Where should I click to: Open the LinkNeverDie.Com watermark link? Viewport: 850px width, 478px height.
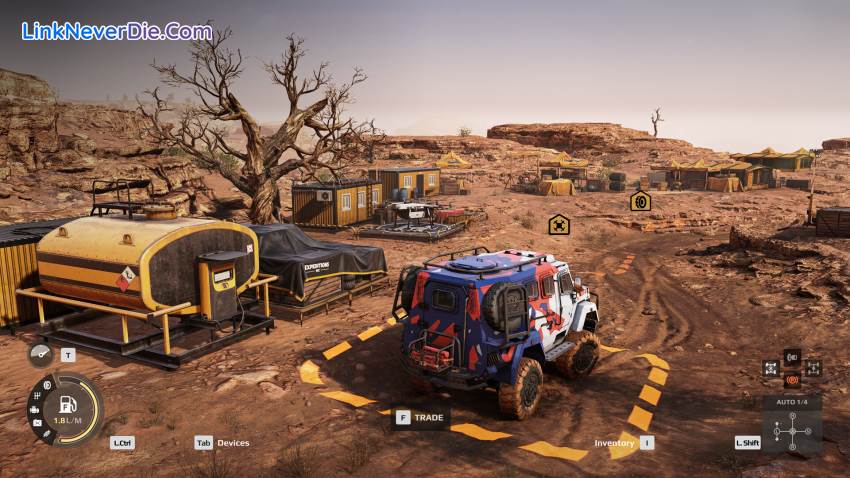(x=117, y=31)
